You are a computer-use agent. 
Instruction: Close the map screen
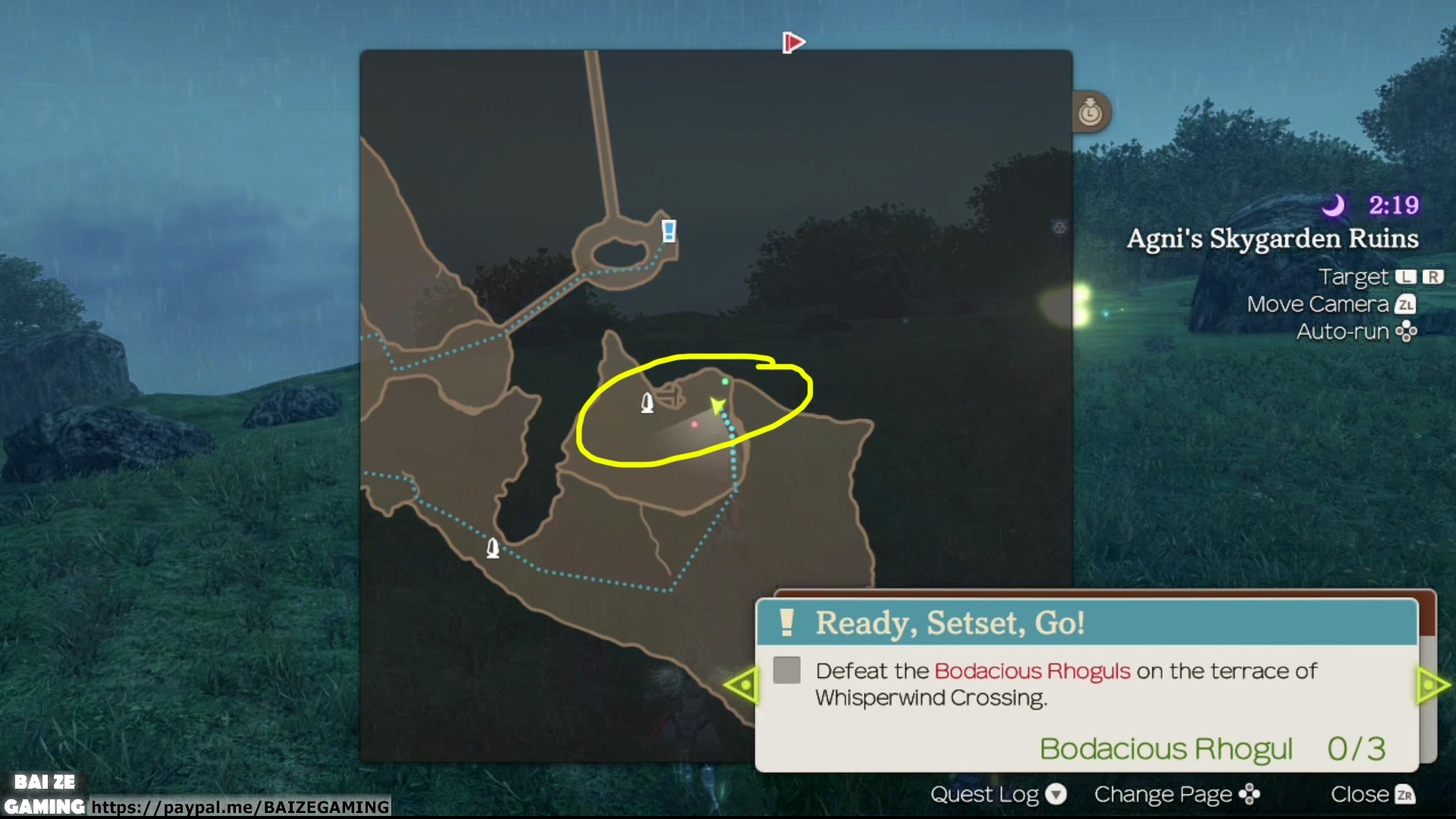1373,794
